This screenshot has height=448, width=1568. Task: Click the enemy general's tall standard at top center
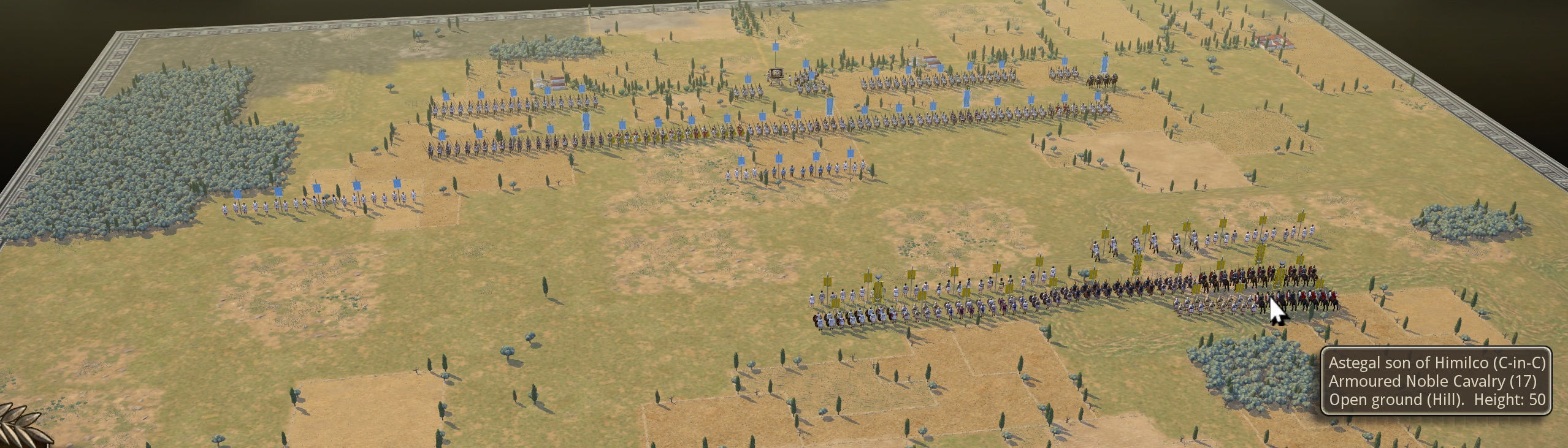point(775,49)
